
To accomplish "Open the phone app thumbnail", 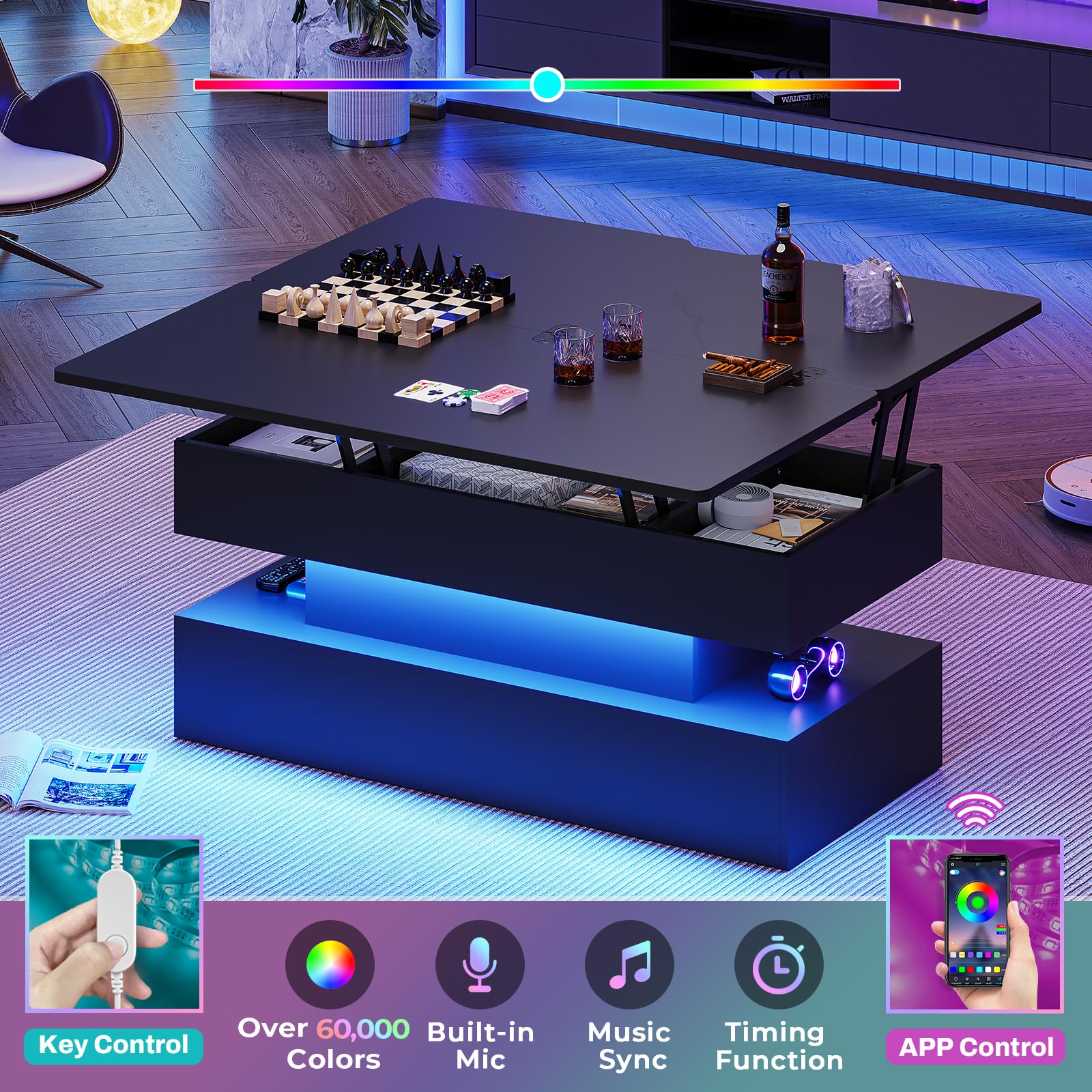I will tap(975, 925).
